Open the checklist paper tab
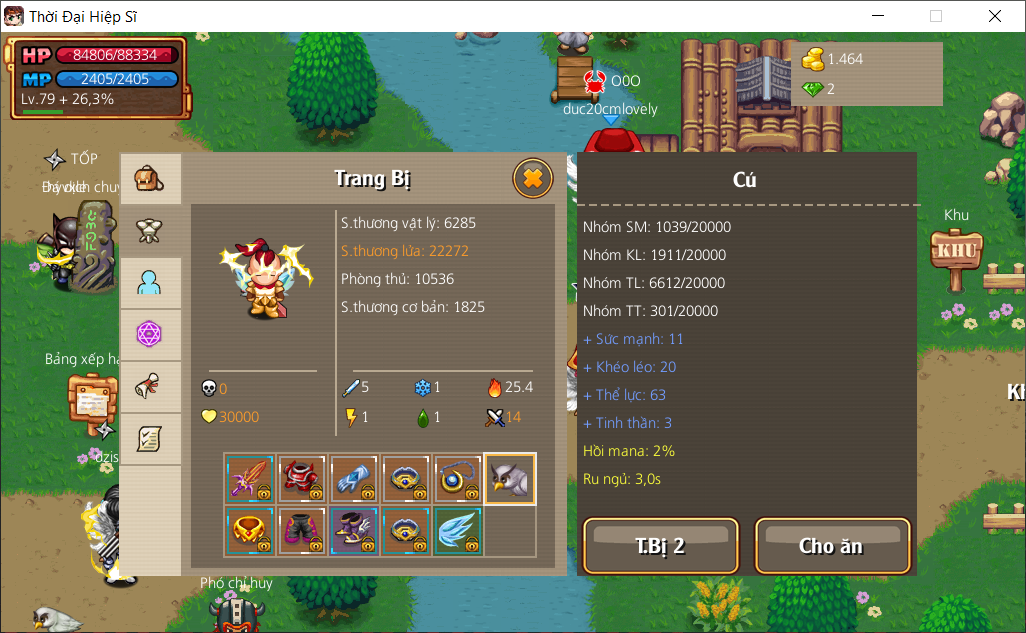Image resolution: width=1026 pixels, height=633 pixels. pos(150,439)
